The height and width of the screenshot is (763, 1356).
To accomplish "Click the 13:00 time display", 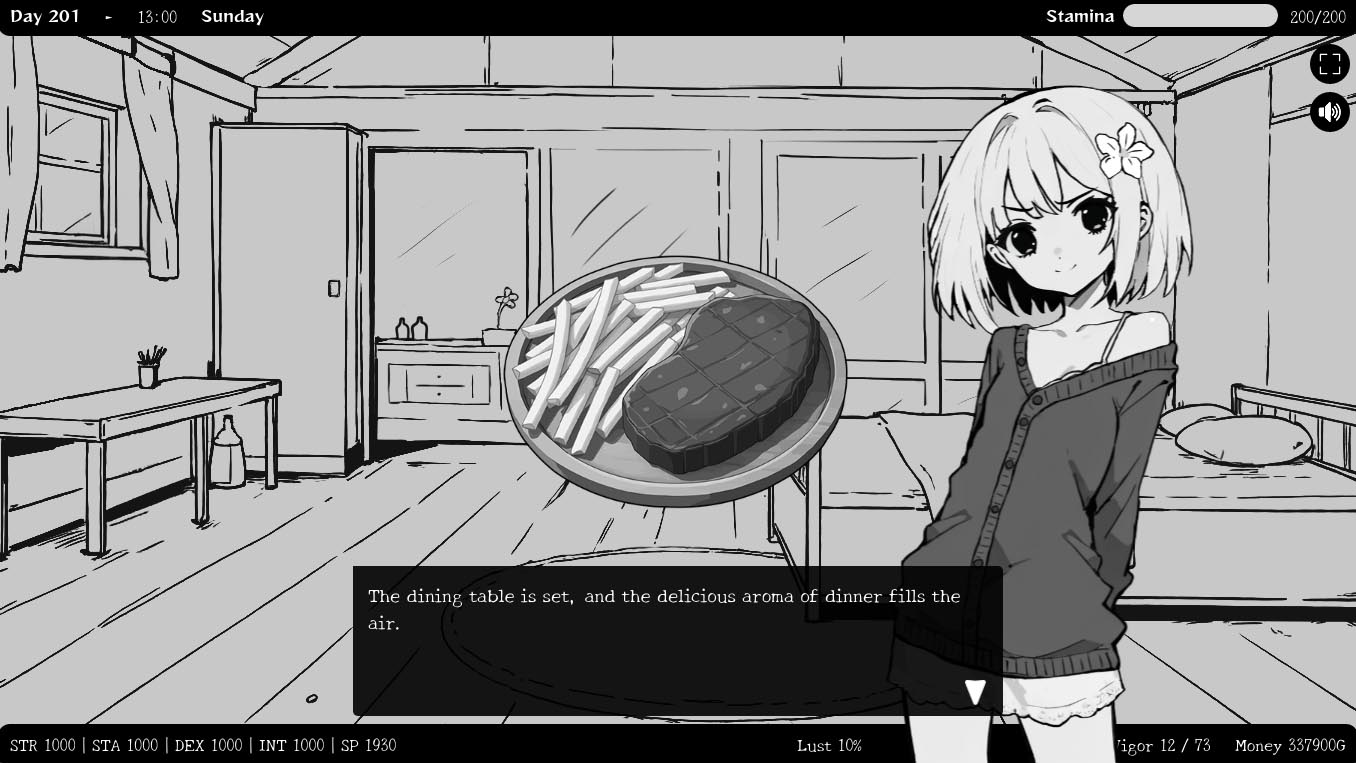I will tap(156, 16).
